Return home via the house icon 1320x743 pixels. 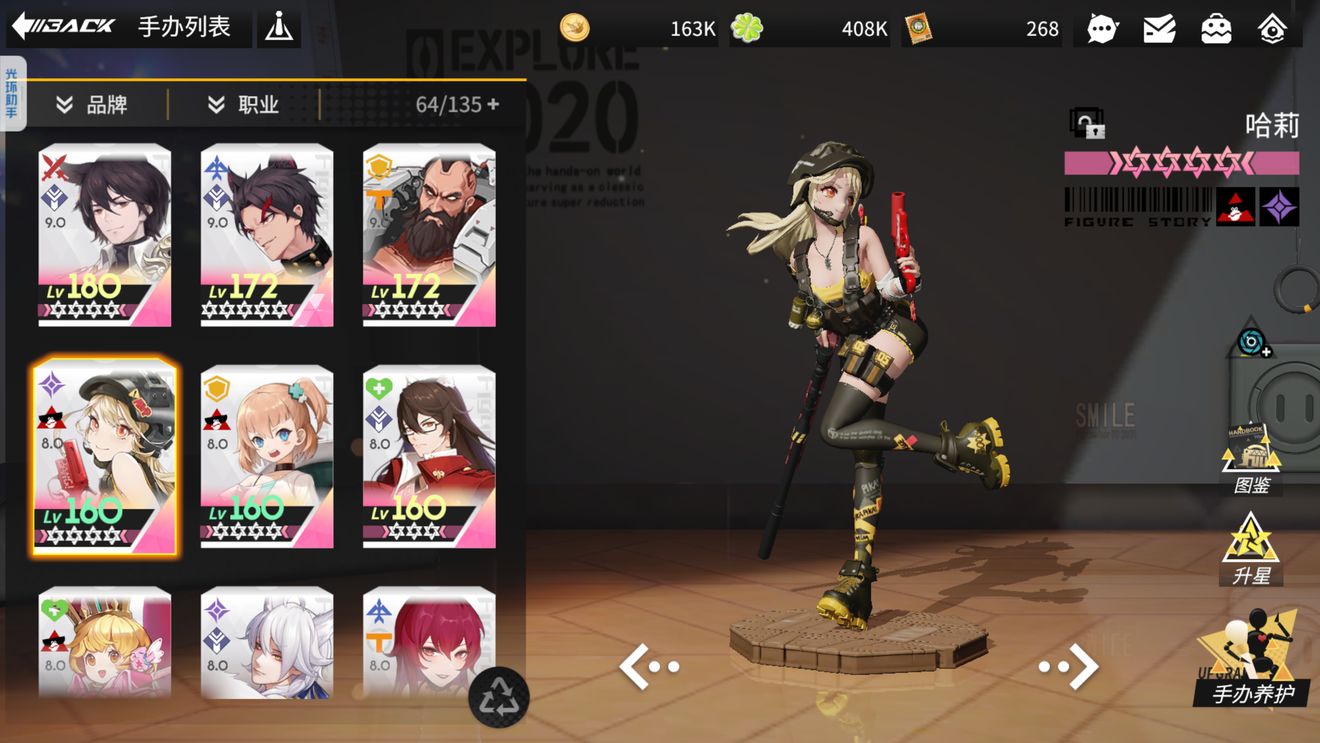click(1272, 29)
